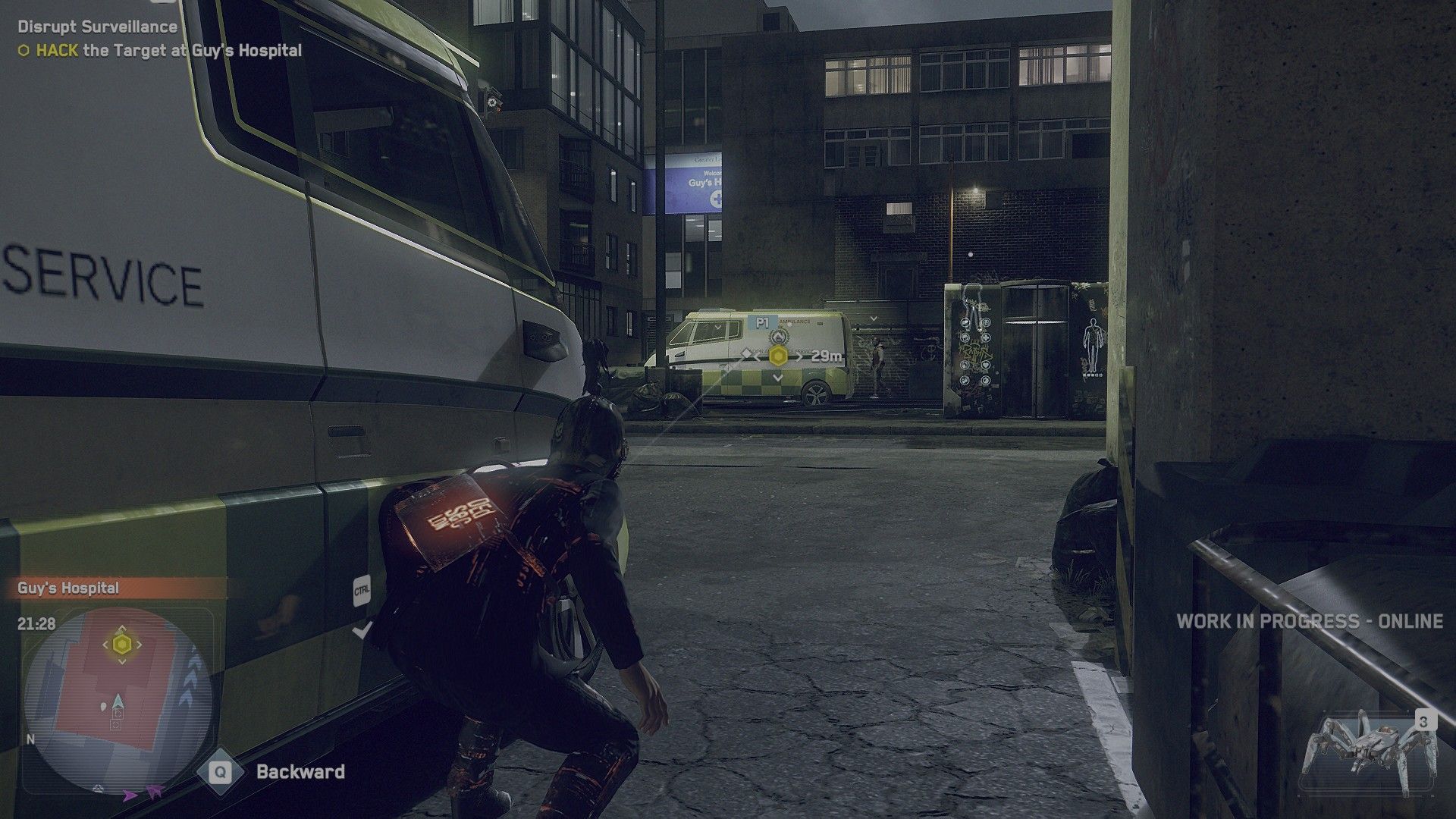1456x819 pixels.
Task: Click the Guy's Hospital location banner
Action: [68, 588]
